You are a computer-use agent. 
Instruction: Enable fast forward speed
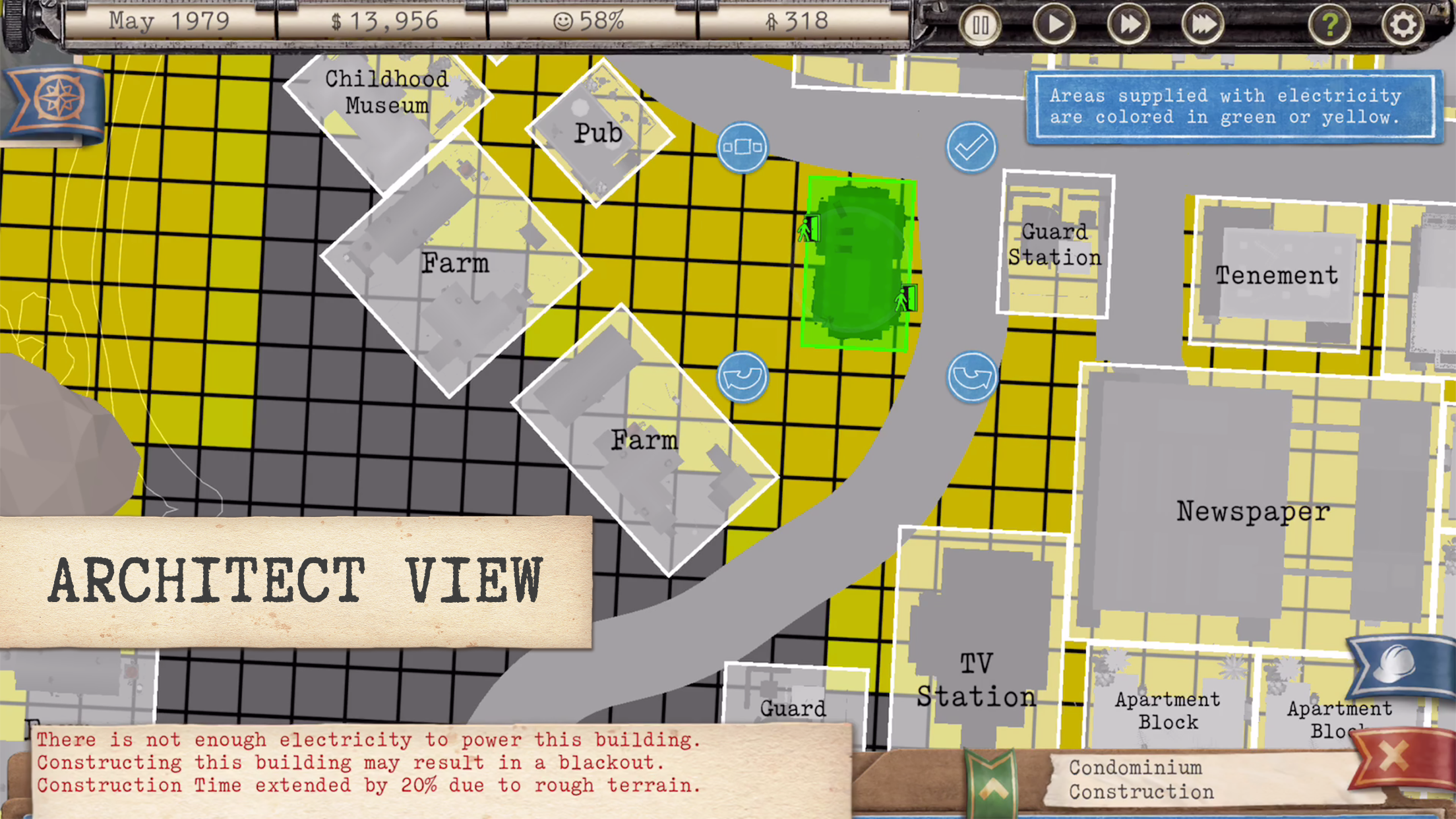tap(1128, 25)
